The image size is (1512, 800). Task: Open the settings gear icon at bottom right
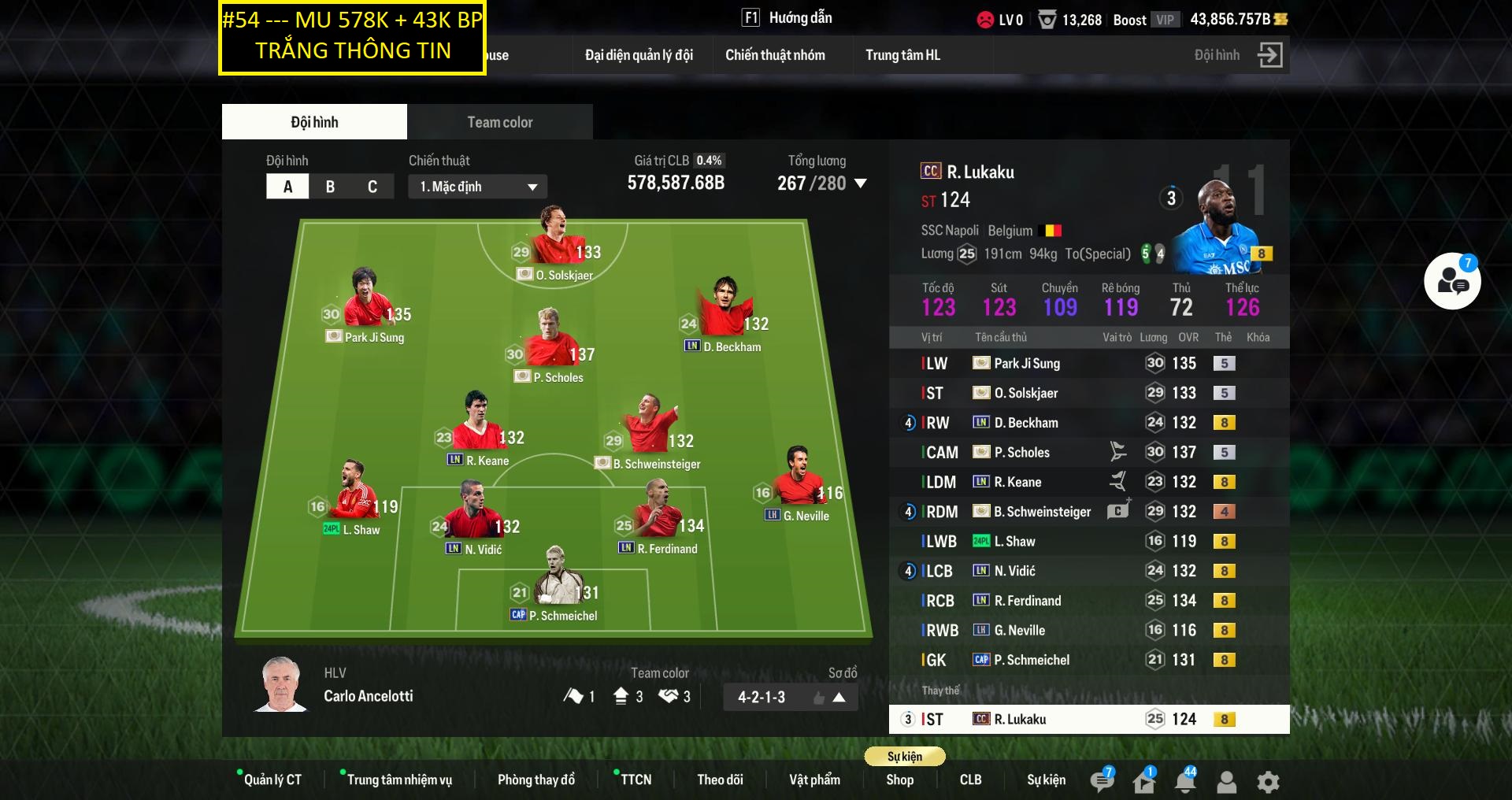[1267, 782]
